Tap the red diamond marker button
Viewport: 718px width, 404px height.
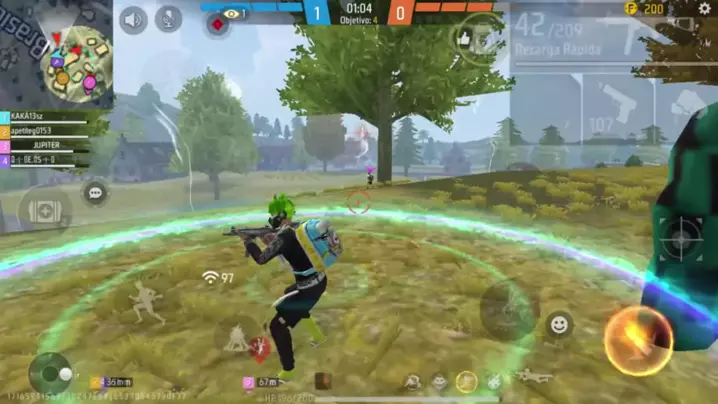click(217, 24)
